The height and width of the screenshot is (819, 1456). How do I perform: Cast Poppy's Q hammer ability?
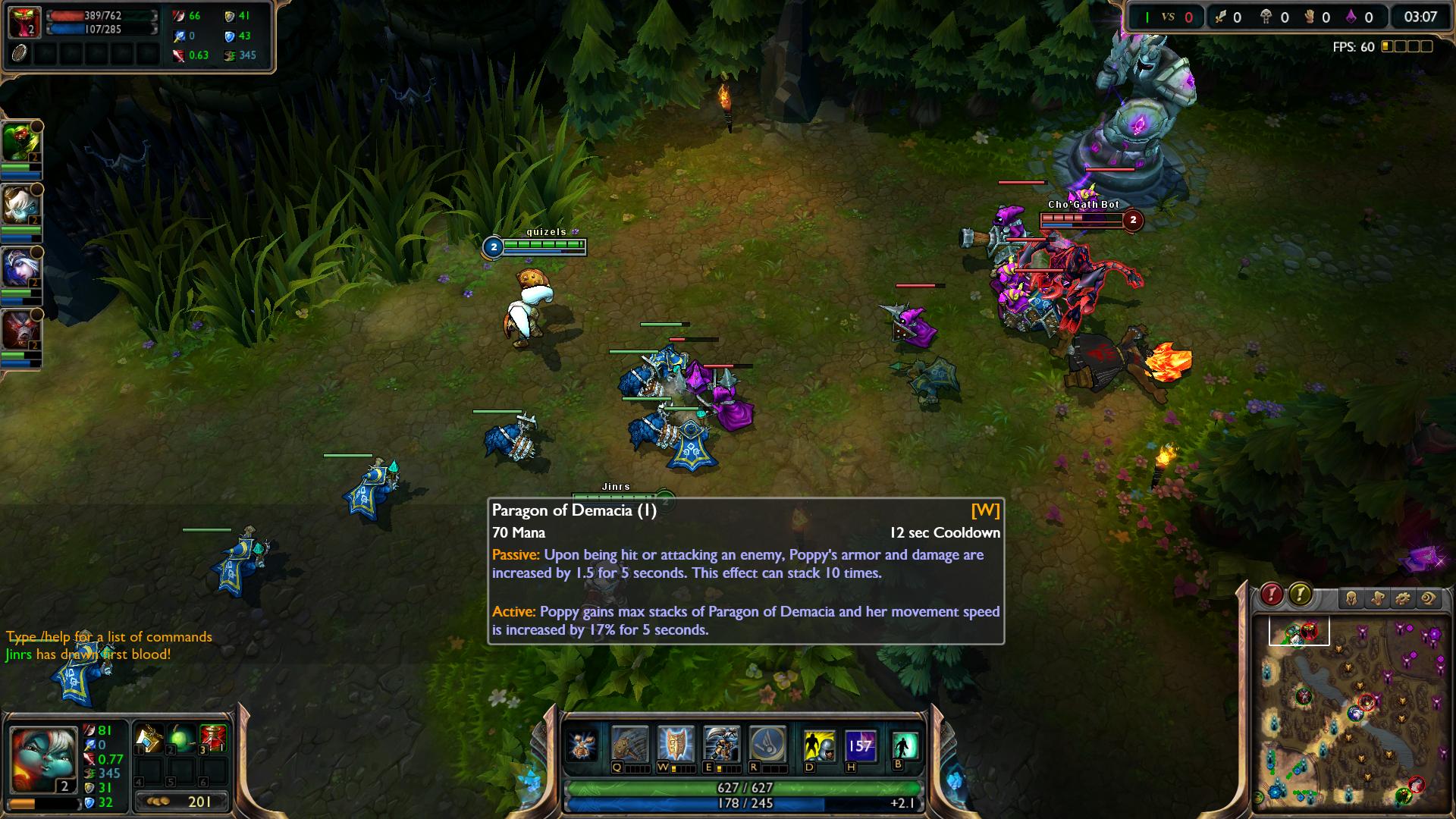pos(629,744)
